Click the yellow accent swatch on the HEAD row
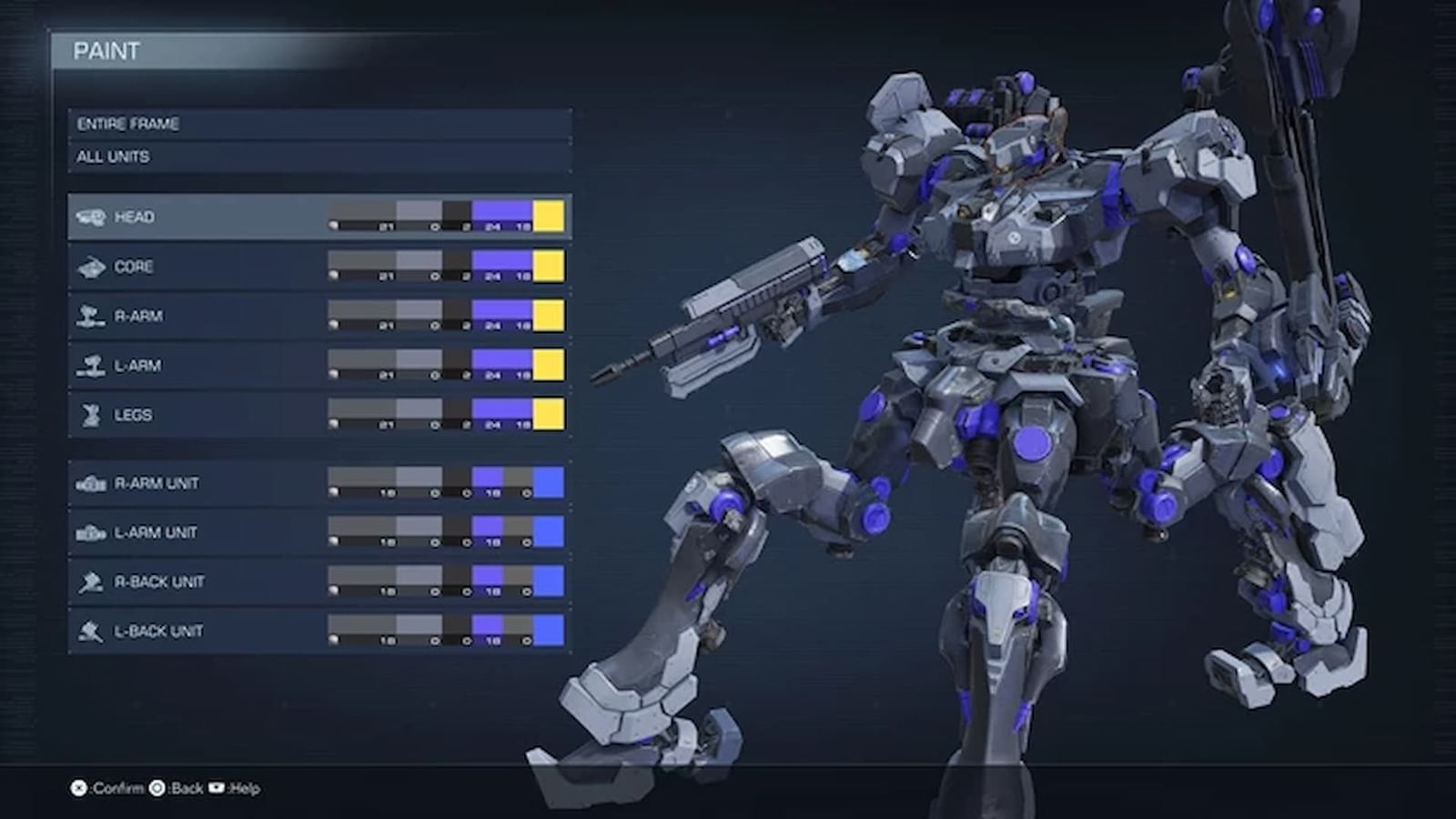Viewport: 1456px width, 819px height. (x=549, y=217)
